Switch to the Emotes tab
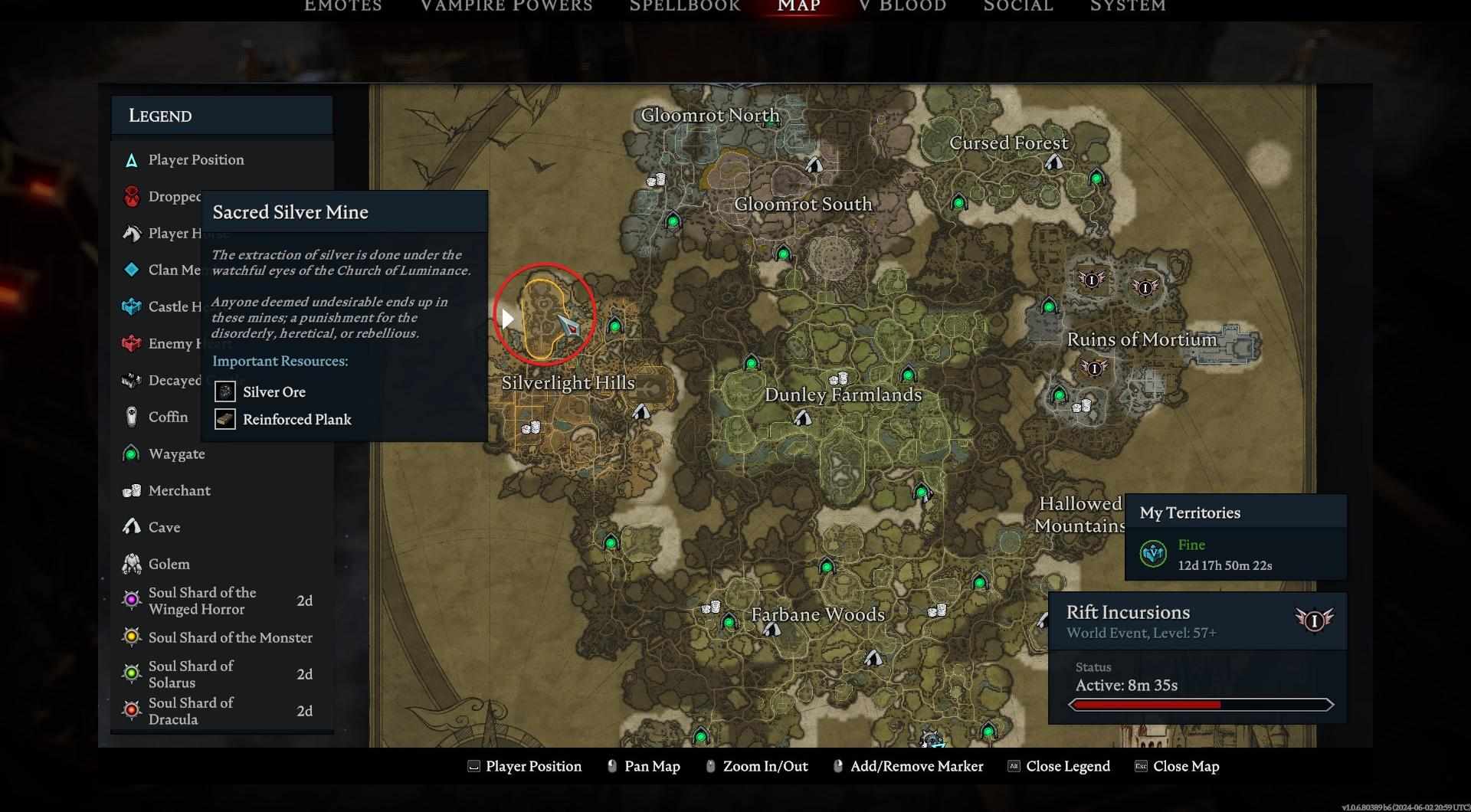This screenshot has height=812, width=1471. 342,6
